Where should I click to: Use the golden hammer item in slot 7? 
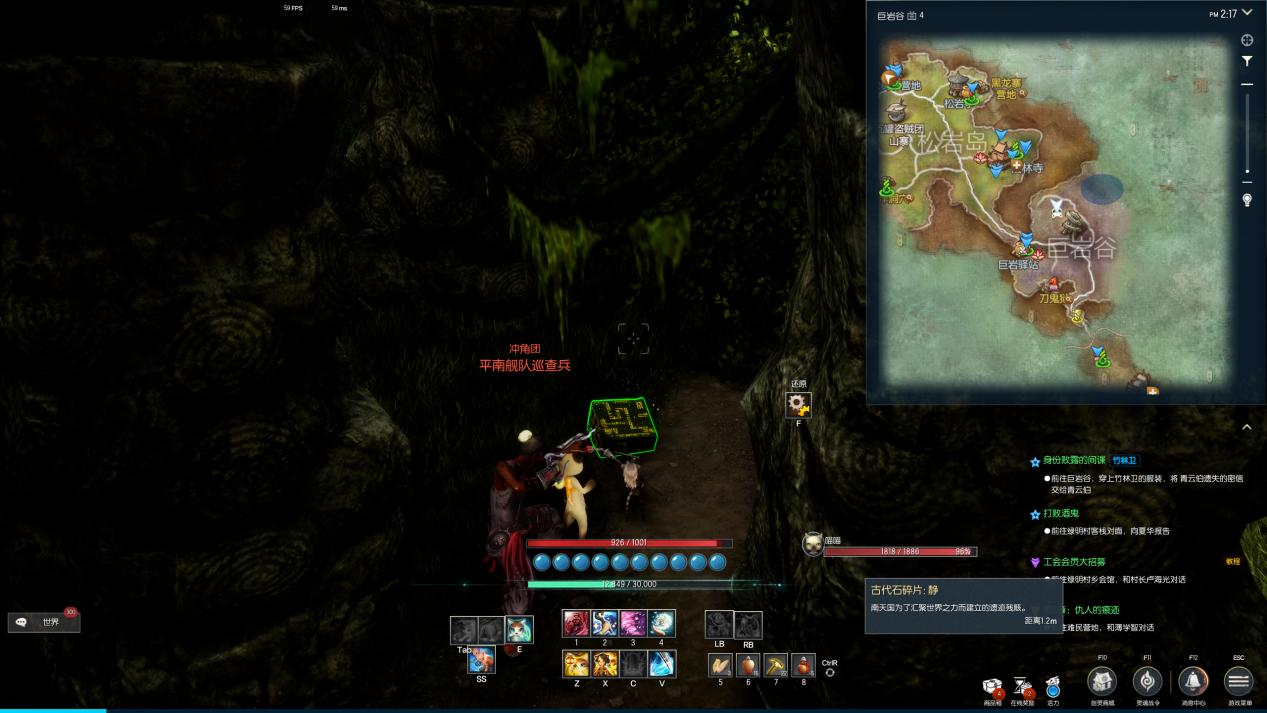click(x=776, y=665)
